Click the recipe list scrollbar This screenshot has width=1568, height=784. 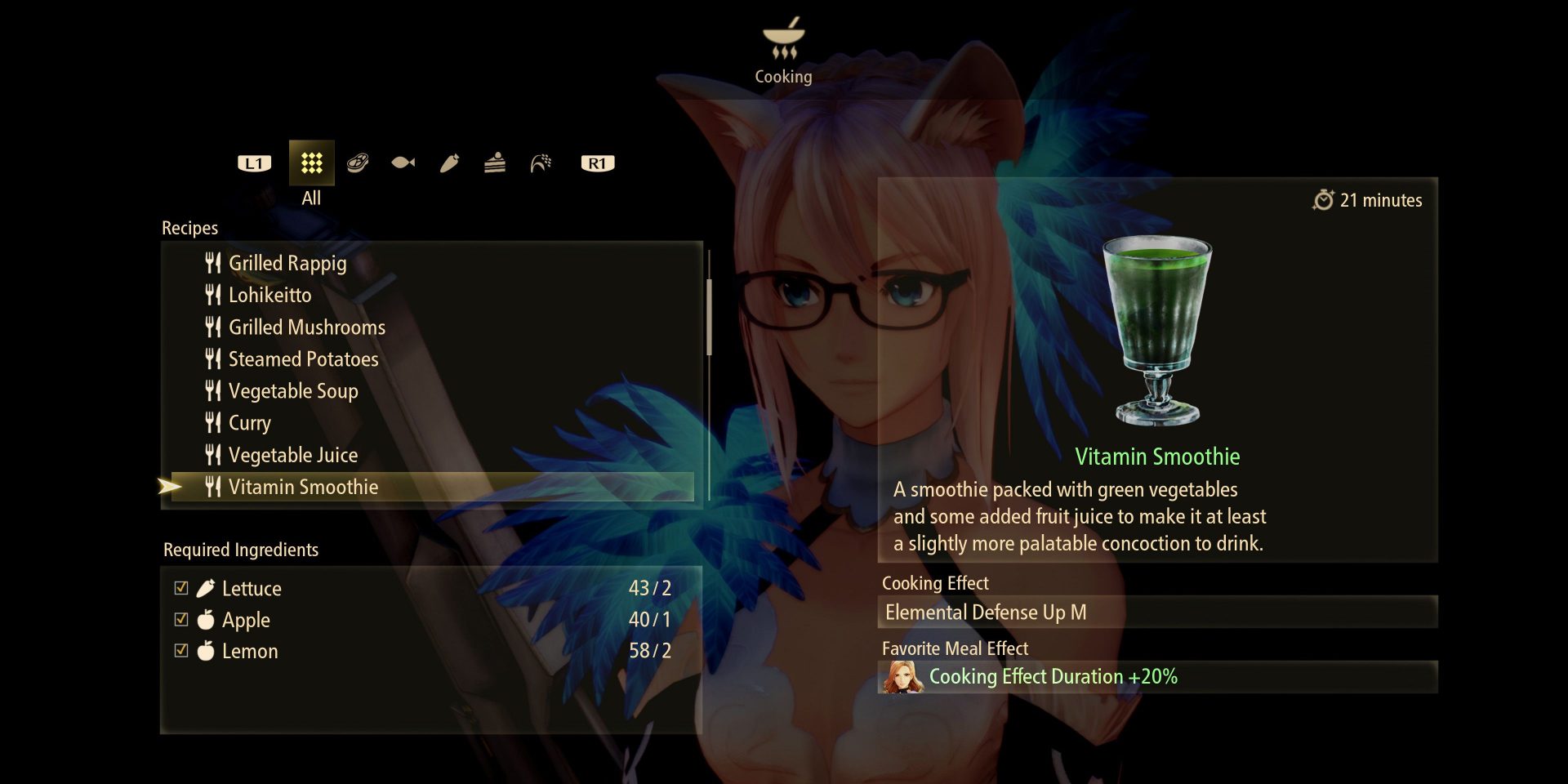[709, 317]
